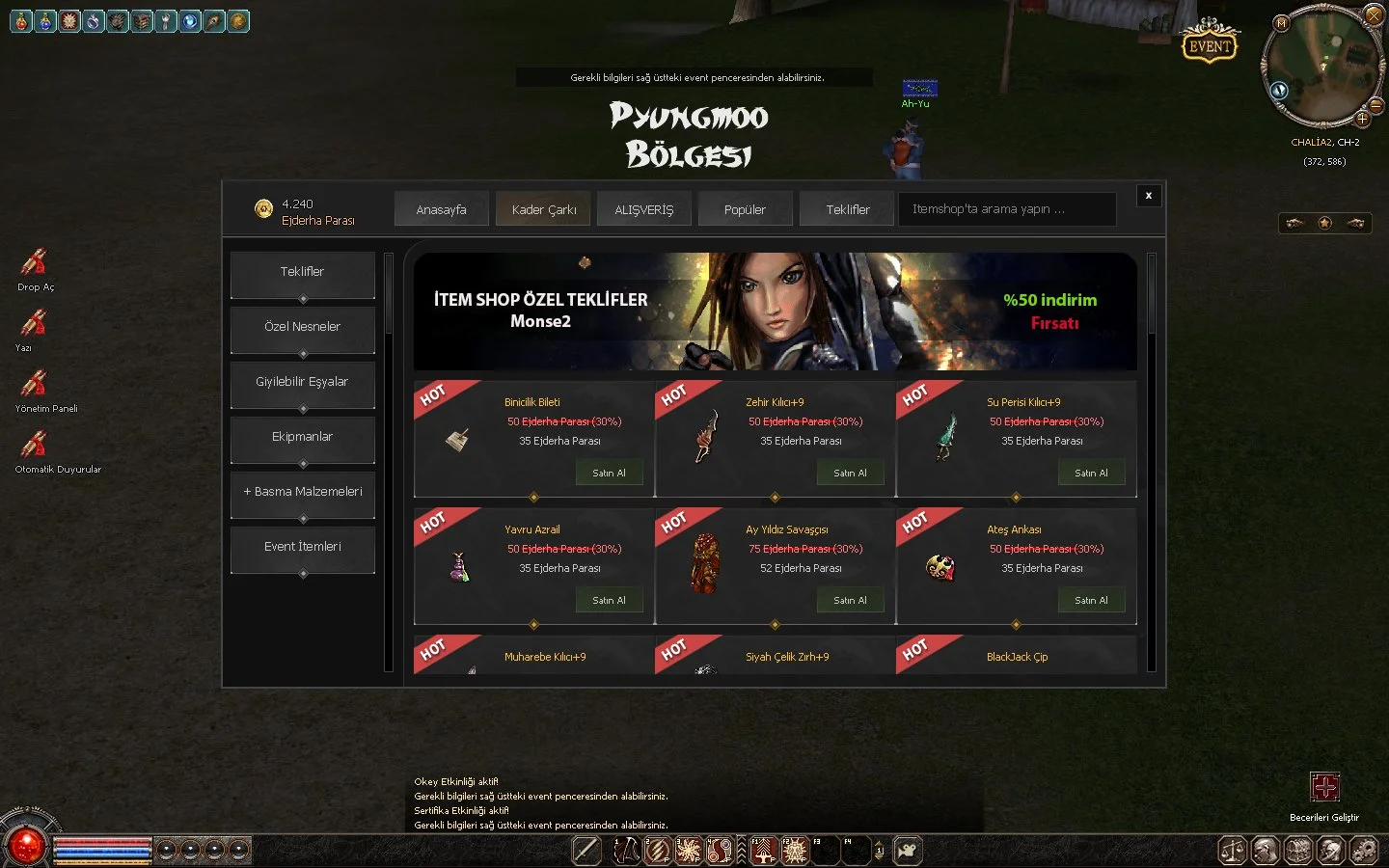Viewport: 1389px width, 868px height.
Task: Click the Becerileri Geliştir button
Action: click(1324, 787)
